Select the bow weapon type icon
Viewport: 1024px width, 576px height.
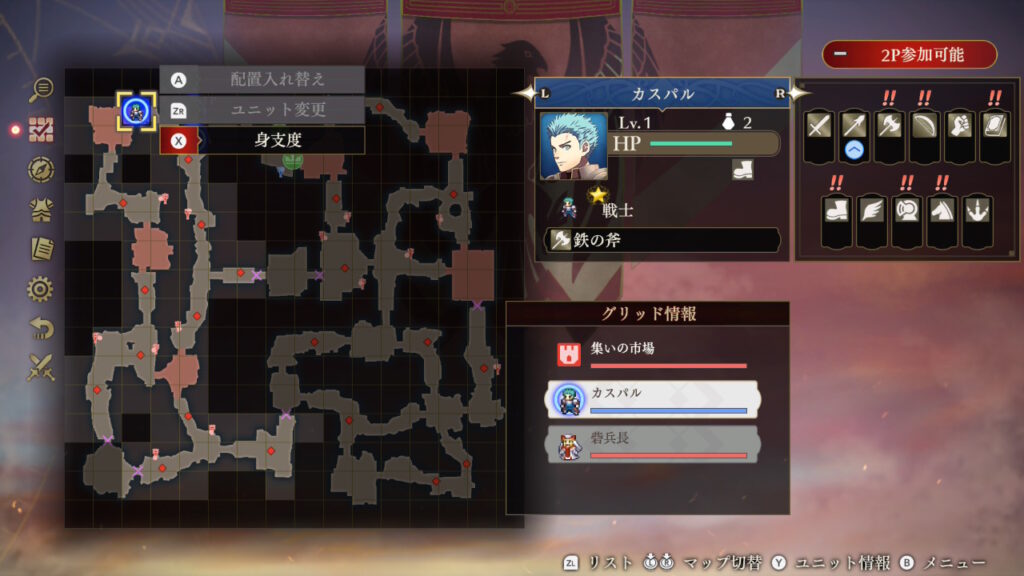tap(924, 126)
